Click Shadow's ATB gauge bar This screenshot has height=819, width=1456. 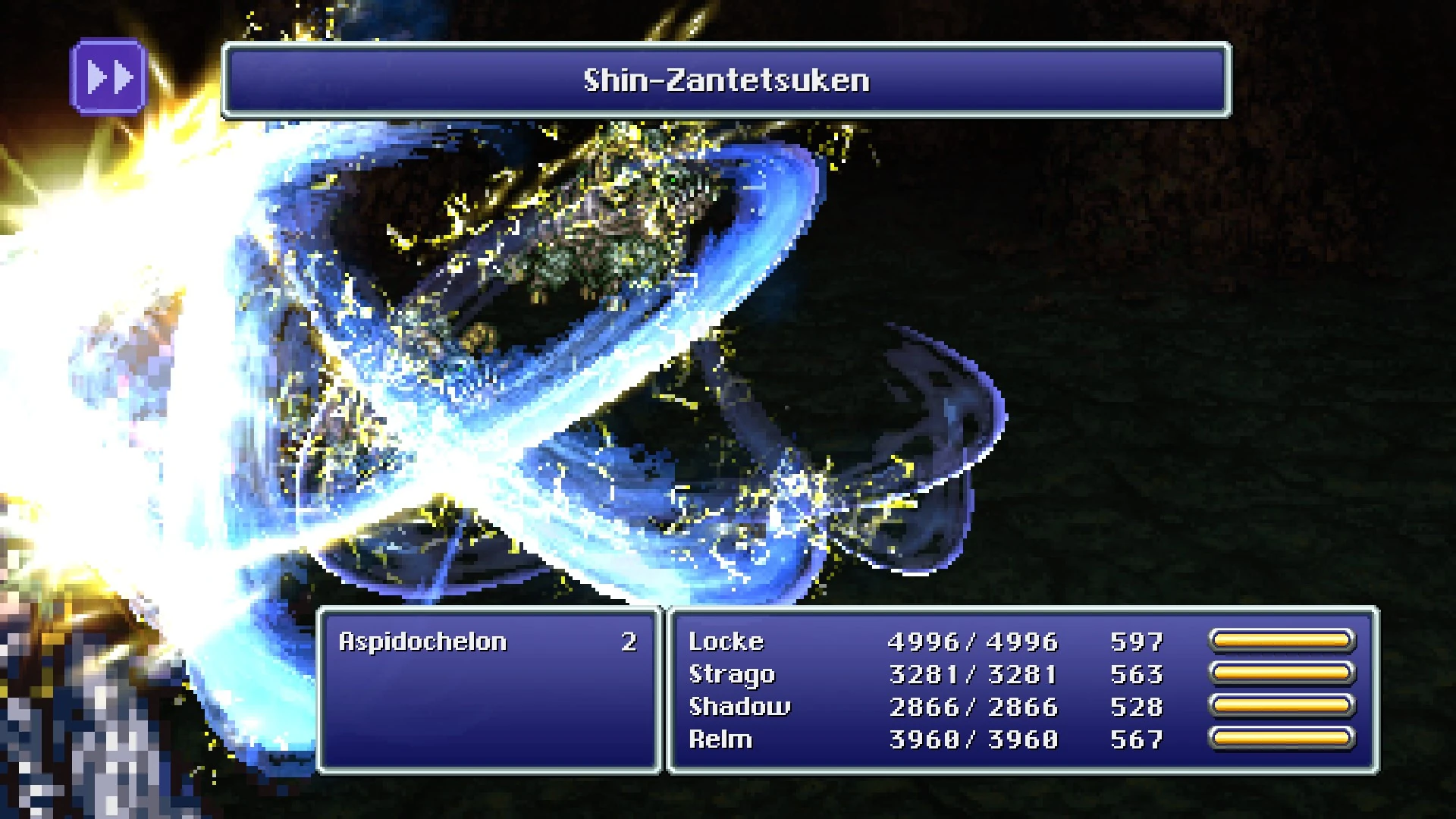tap(1283, 706)
